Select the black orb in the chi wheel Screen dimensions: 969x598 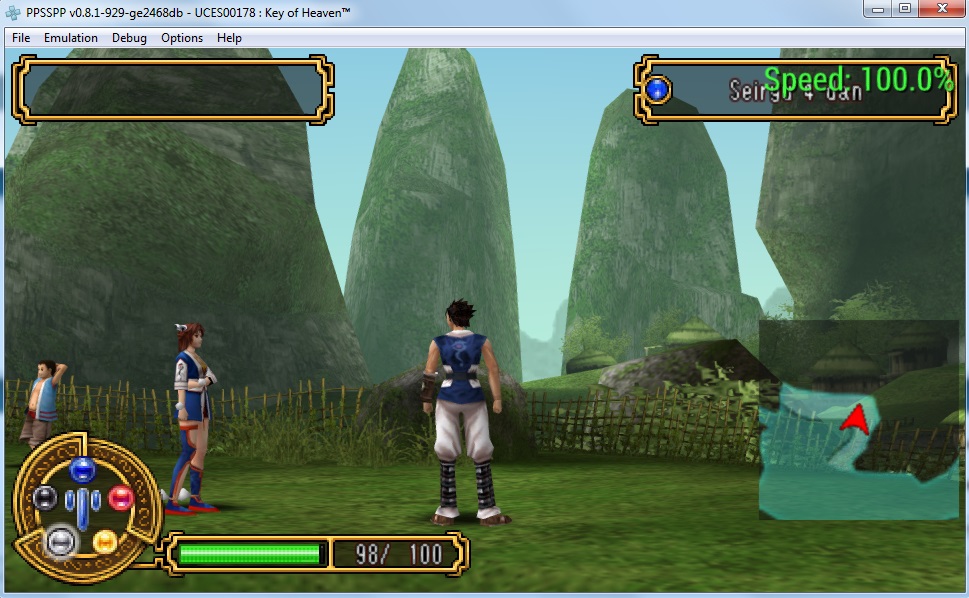[x=45, y=497]
